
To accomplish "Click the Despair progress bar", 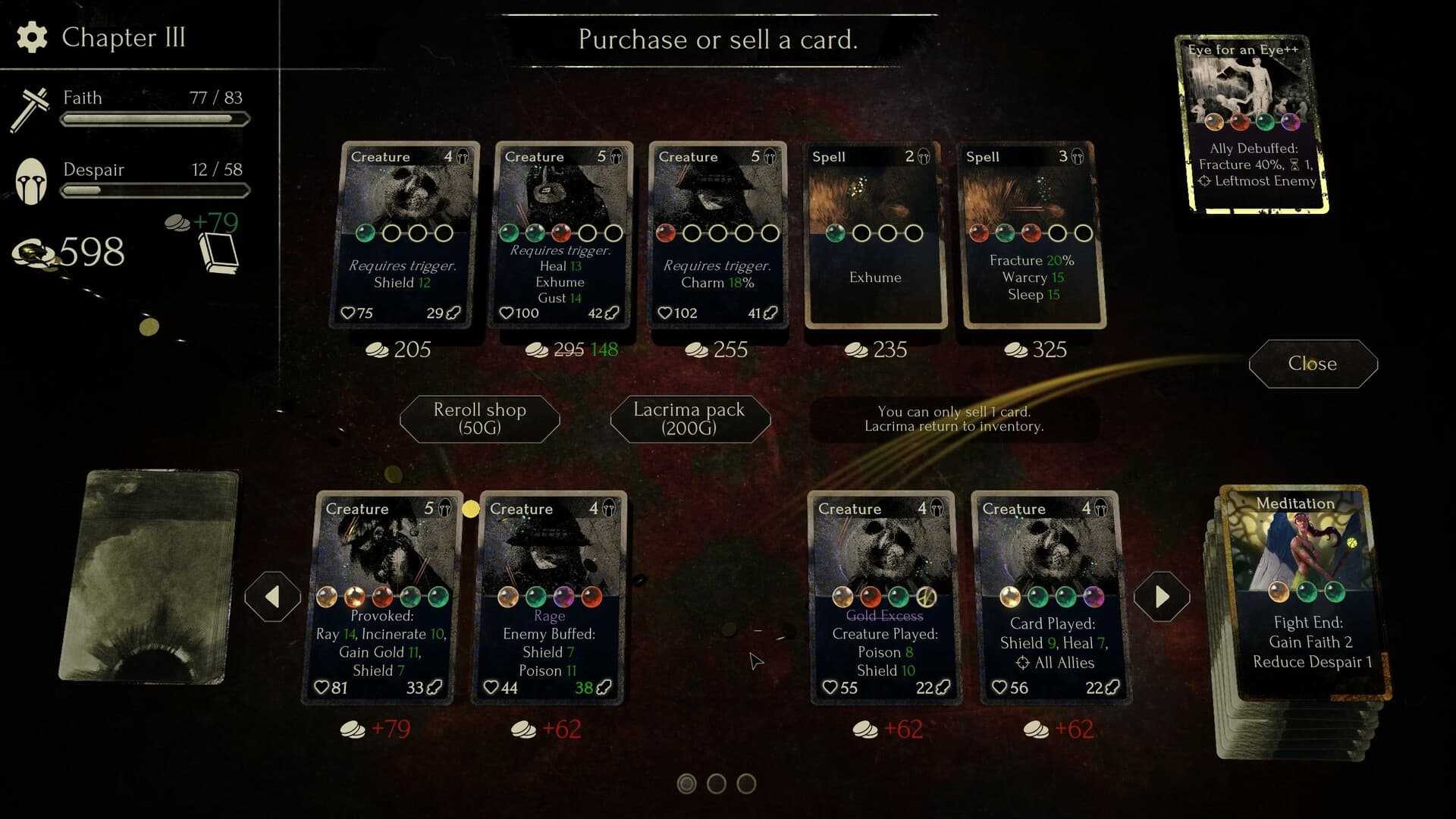I will (155, 190).
